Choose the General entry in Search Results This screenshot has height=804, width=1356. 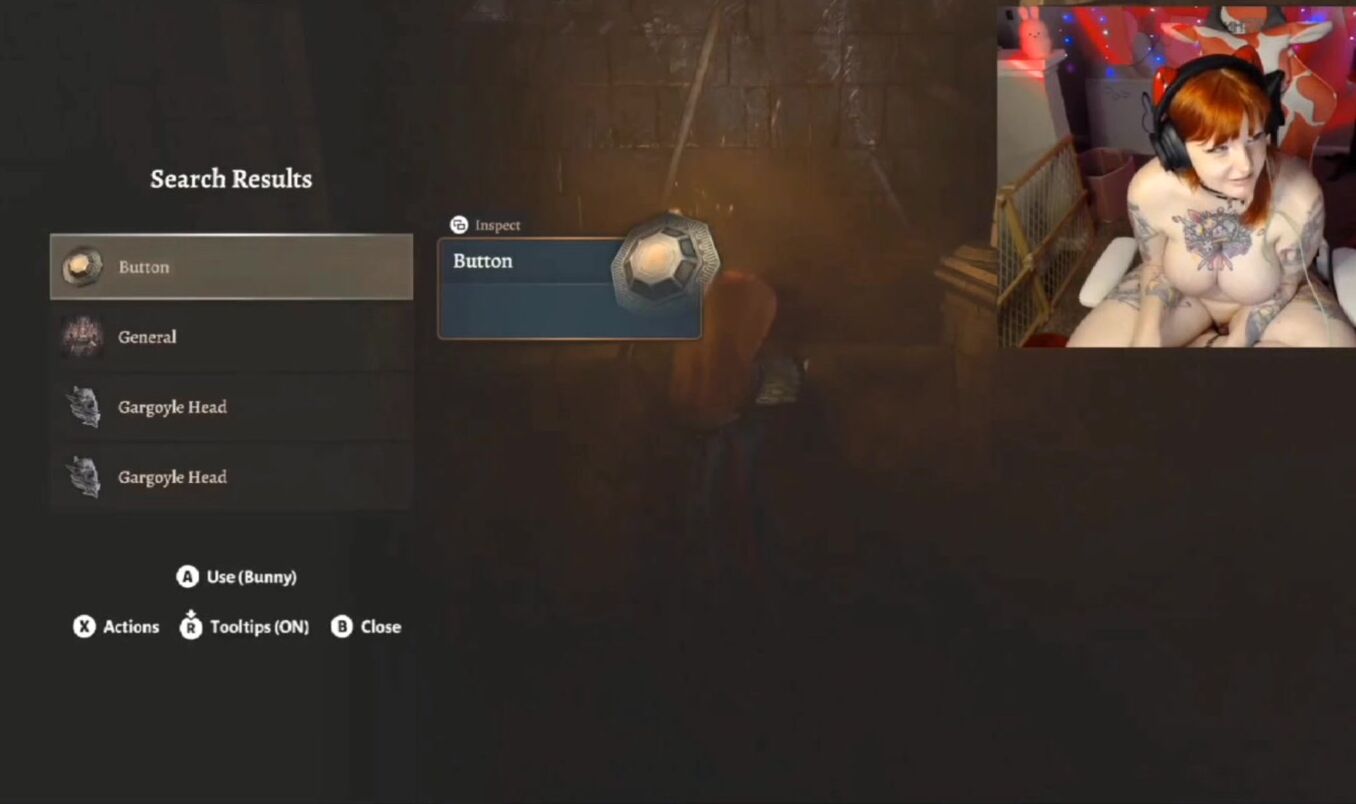(x=231, y=337)
